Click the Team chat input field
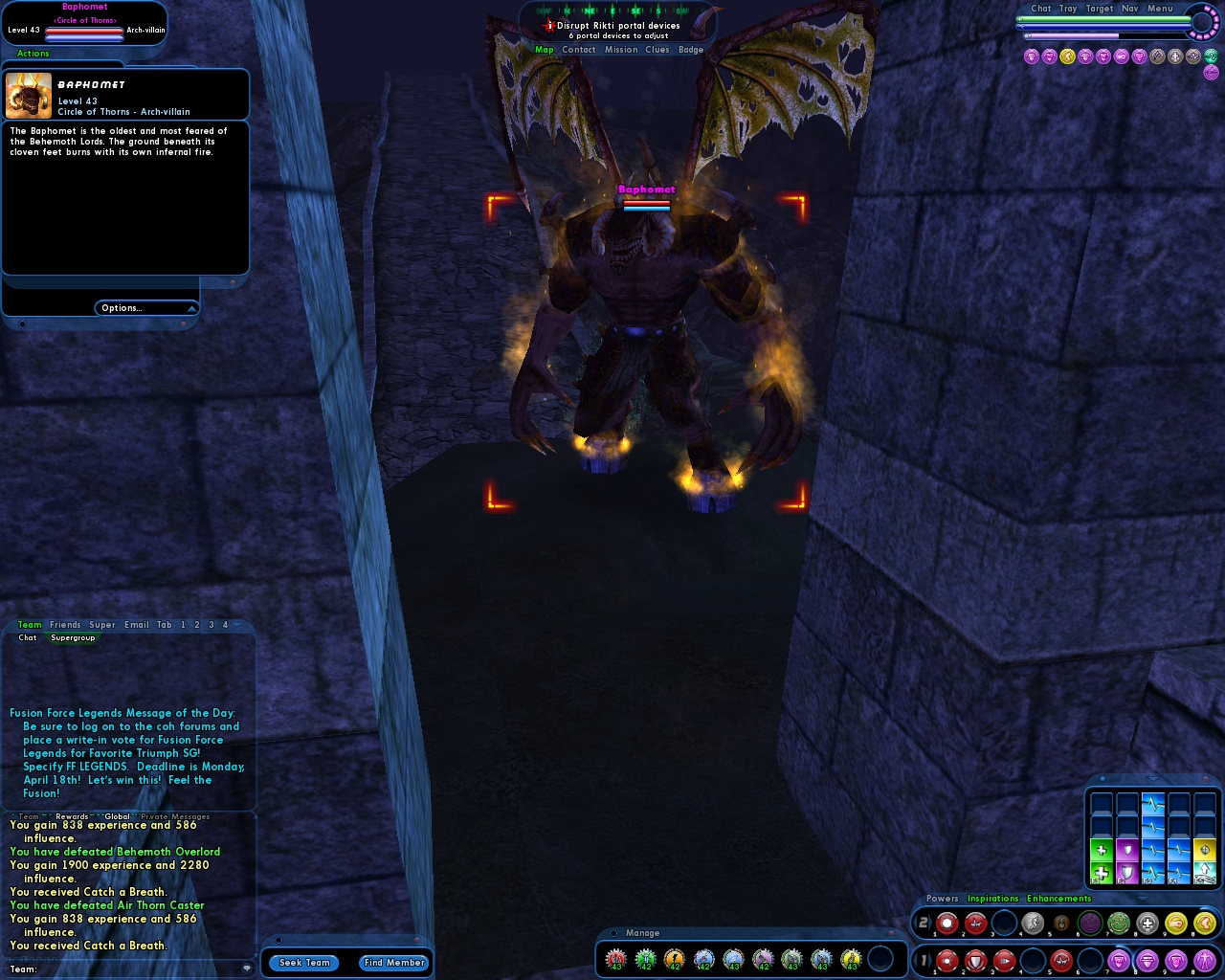The image size is (1225, 980). [x=124, y=969]
